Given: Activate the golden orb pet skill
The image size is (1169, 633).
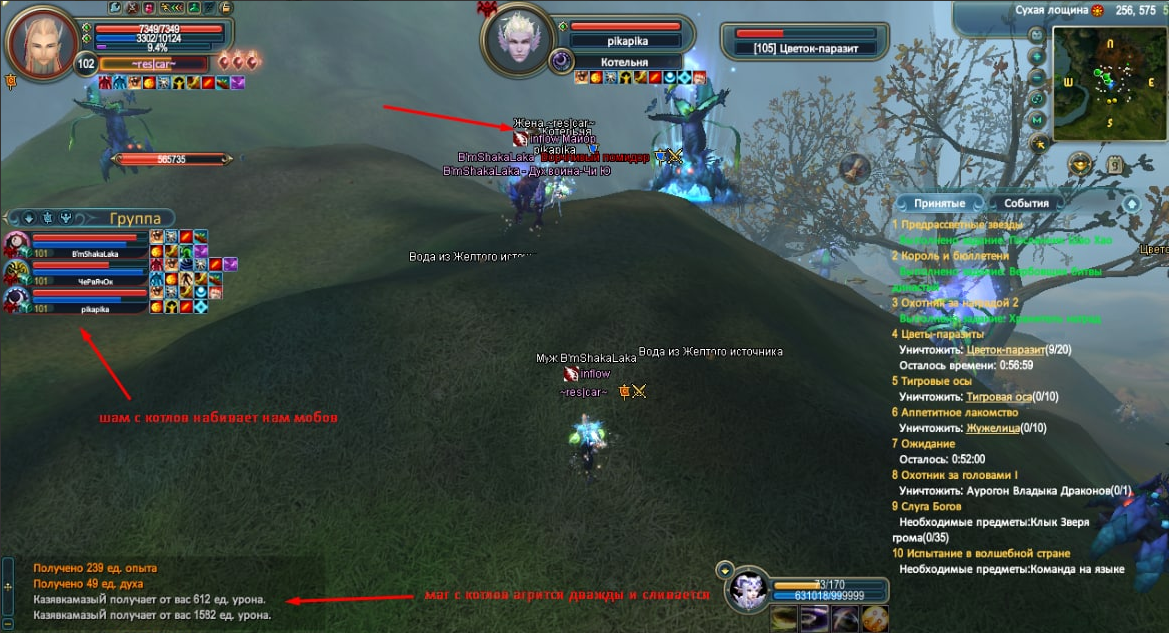Looking at the screenshot, I should [x=874, y=618].
